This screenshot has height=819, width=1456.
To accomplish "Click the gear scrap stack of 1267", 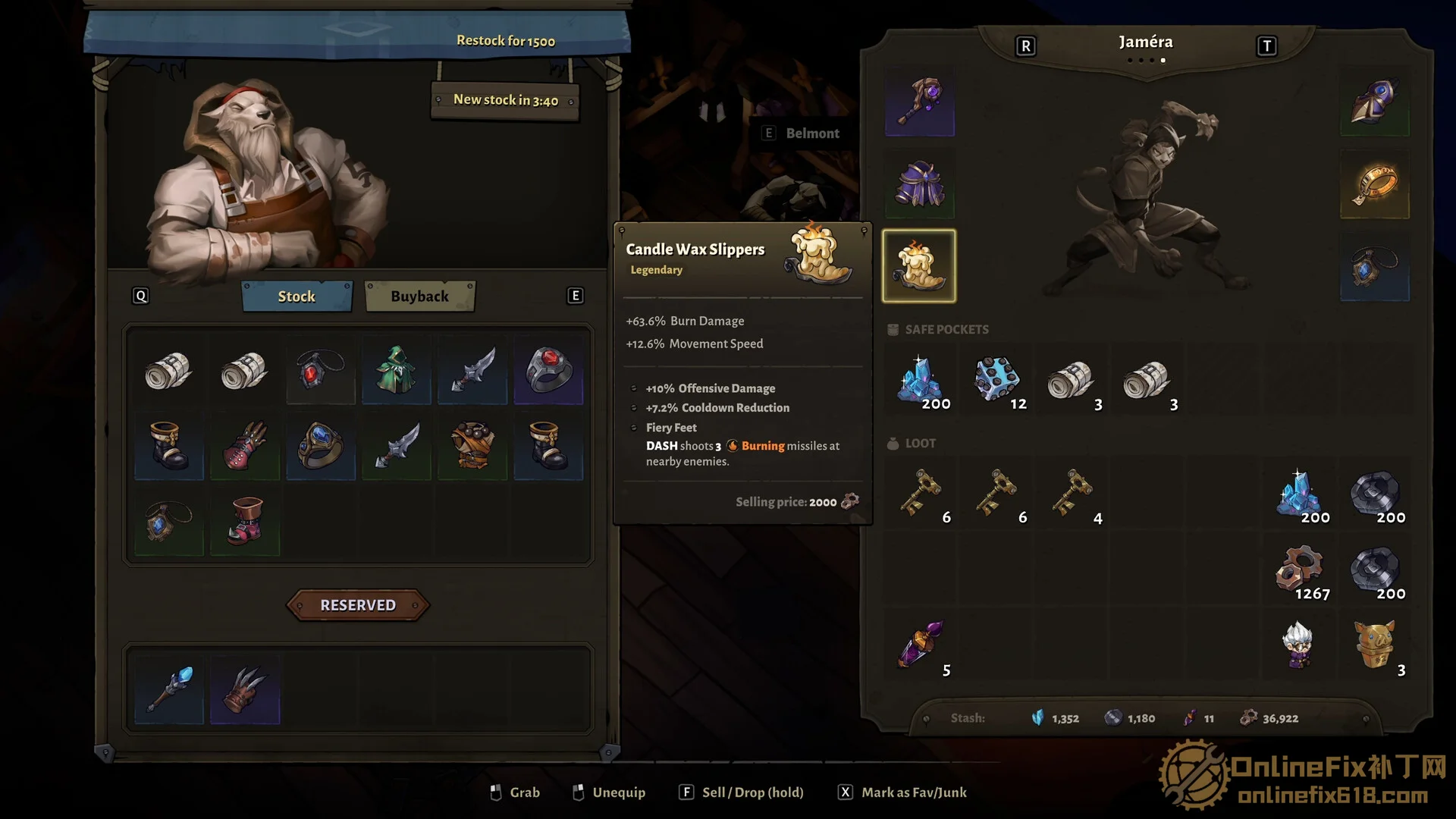I will coord(1298,569).
